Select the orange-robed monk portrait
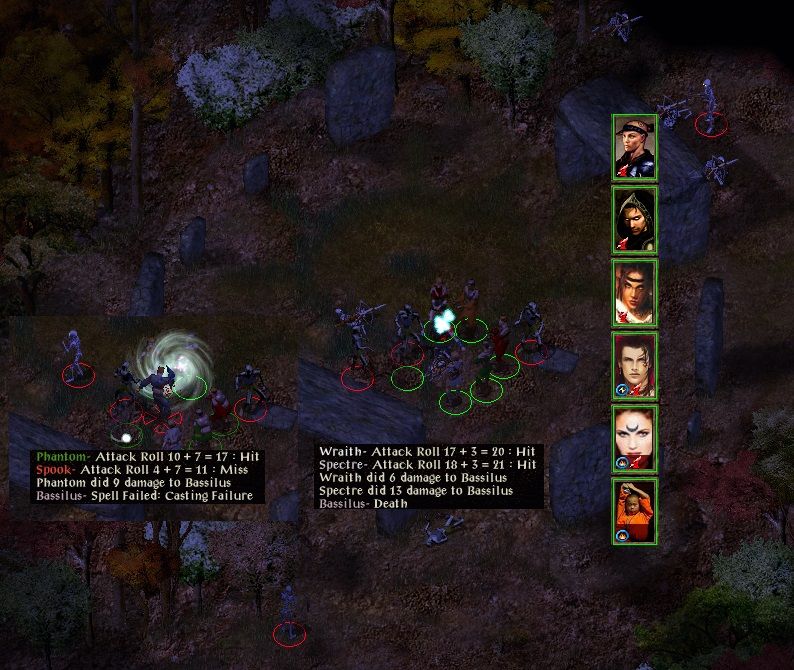 634,511
